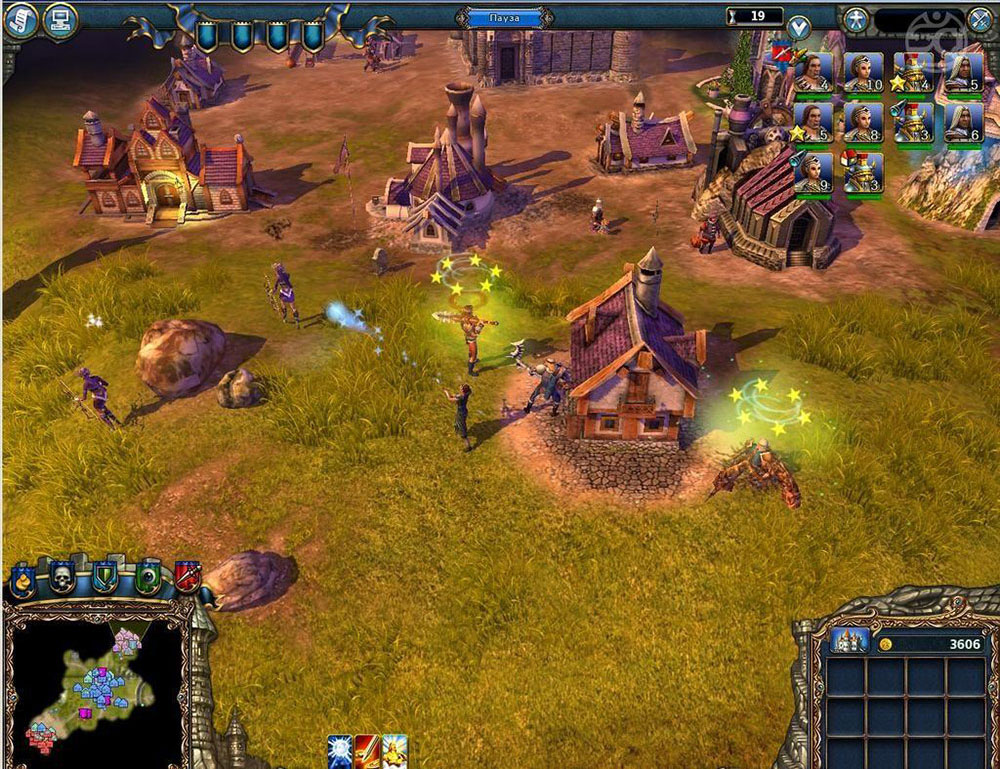Choose the gold coin flag above minimap
1000x769 pixels.
(x=23, y=579)
